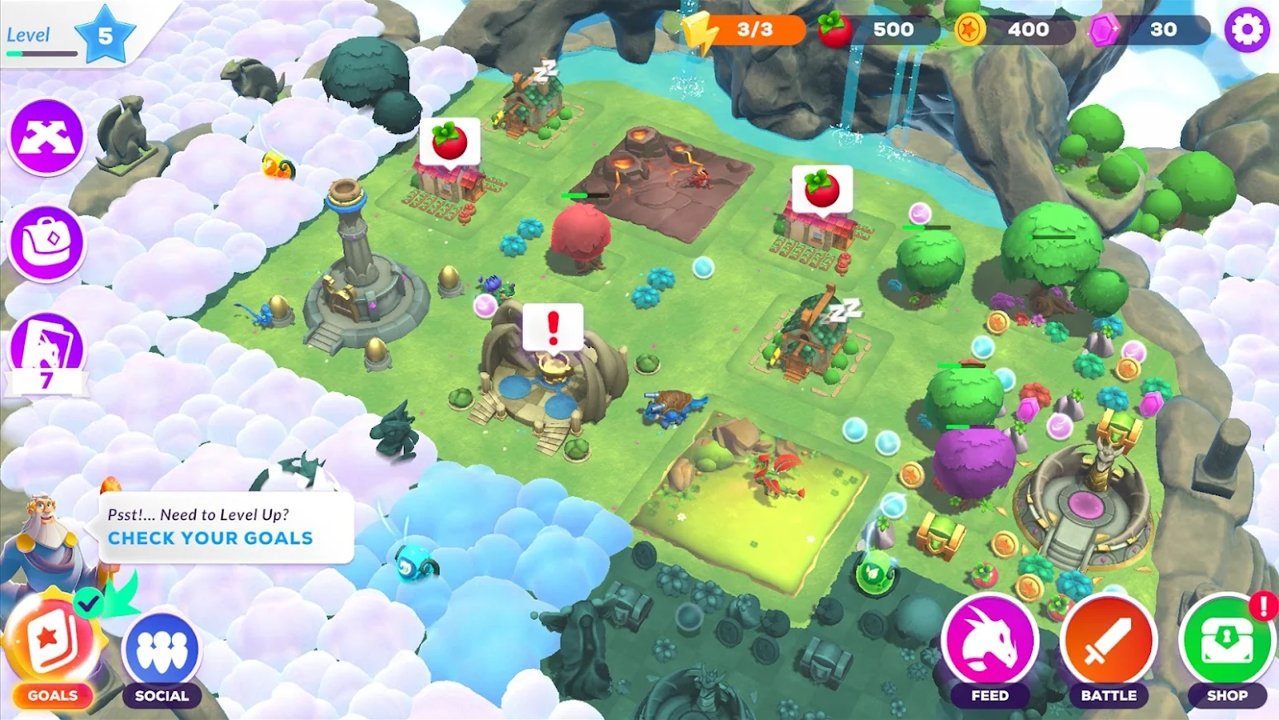
Task: Open the Shop
Action: (1226, 642)
